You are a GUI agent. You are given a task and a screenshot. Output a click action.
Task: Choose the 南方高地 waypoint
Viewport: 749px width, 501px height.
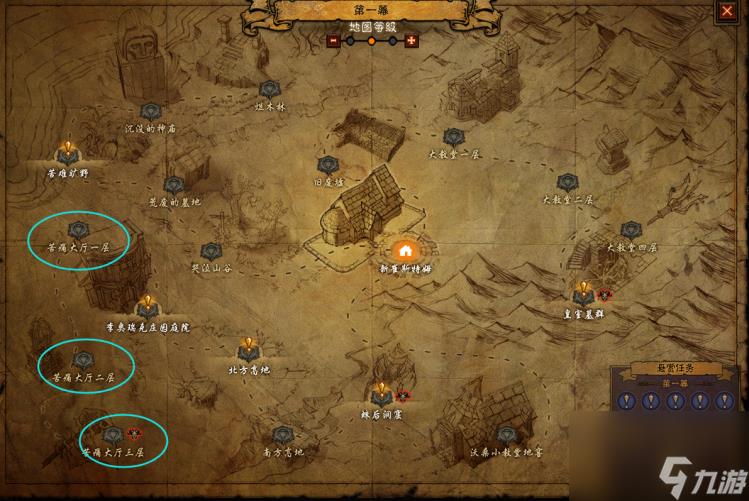[x=283, y=435]
